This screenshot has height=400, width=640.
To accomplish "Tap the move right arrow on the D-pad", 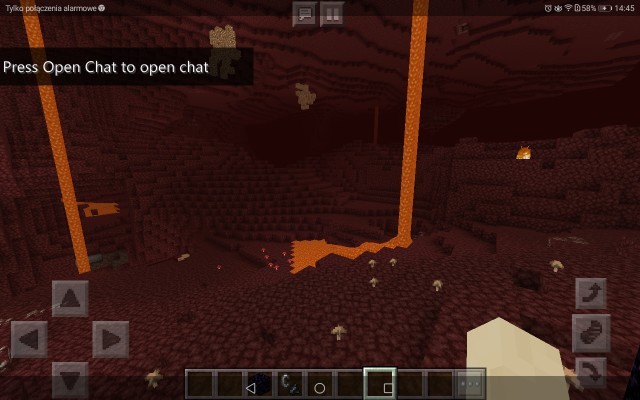I will (x=110, y=339).
